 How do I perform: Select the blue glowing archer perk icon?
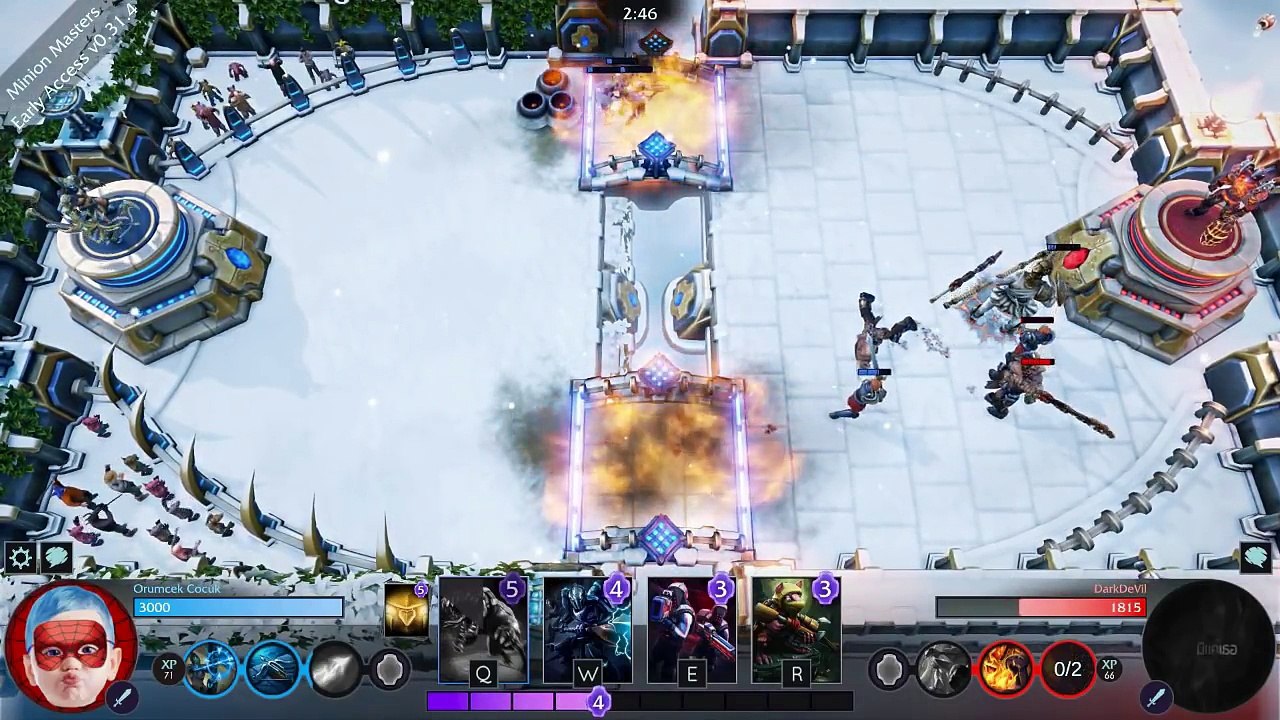tap(211, 668)
